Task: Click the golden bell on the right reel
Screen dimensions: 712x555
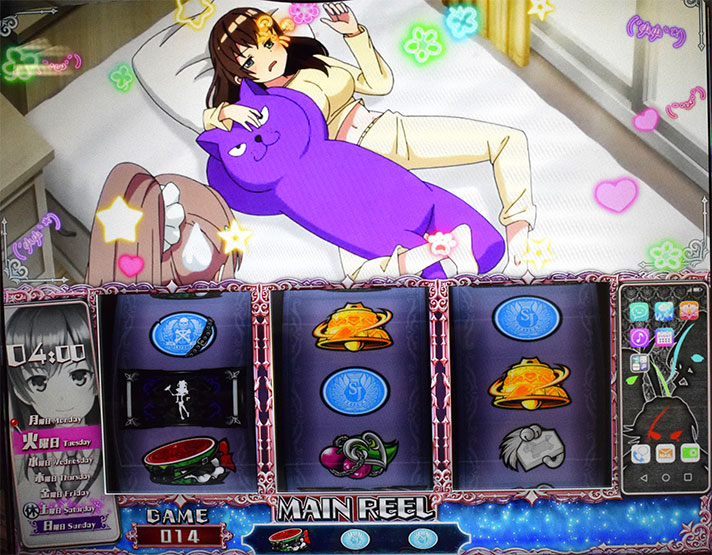Action: pyautogui.click(x=530, y=383)
